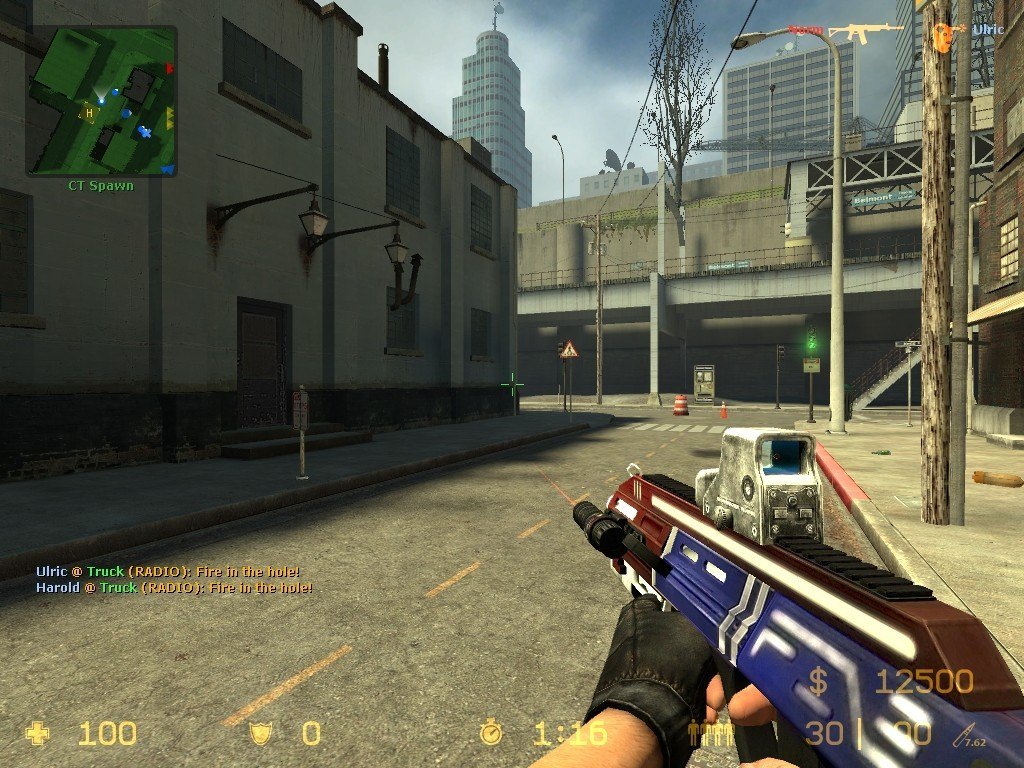Image resolution: width=1024 pixels, height=768 pixels.
Task: Click the round timer clock icon
Action: point(491,734)
